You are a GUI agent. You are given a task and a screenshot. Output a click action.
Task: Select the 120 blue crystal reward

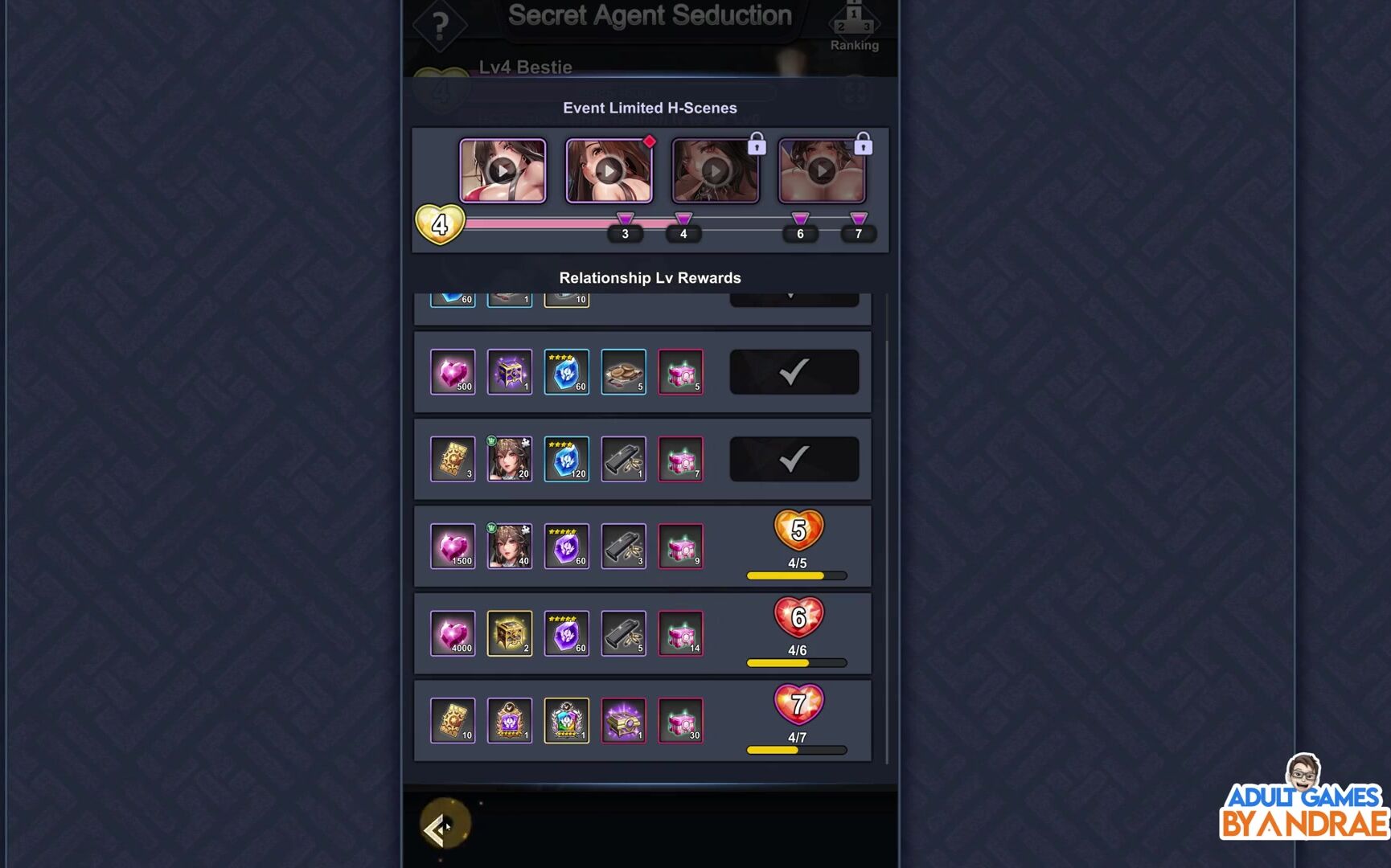coord(567,460)
